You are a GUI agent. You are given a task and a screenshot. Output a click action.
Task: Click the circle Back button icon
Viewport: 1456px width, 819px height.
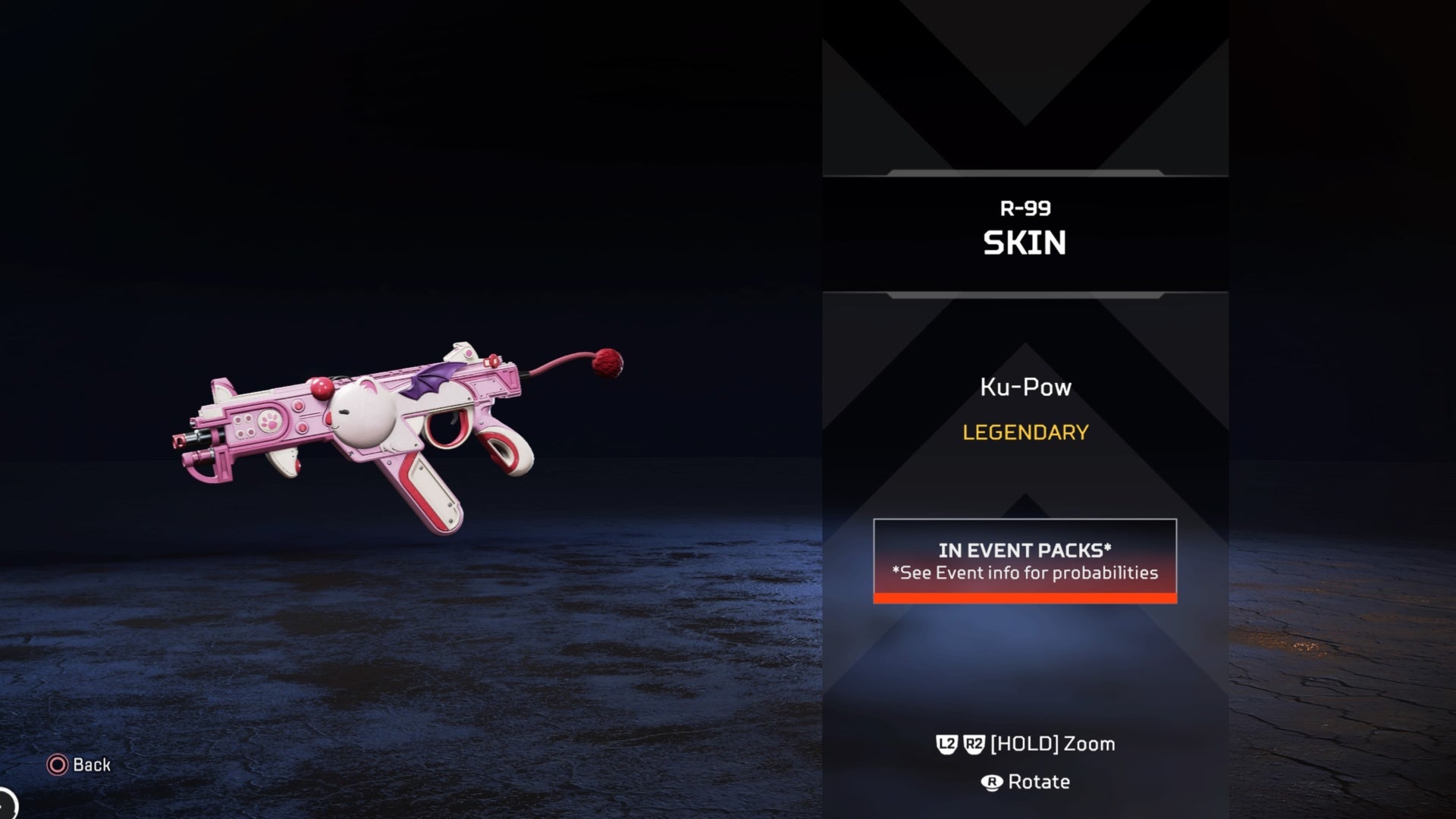[x=56, y=765]
